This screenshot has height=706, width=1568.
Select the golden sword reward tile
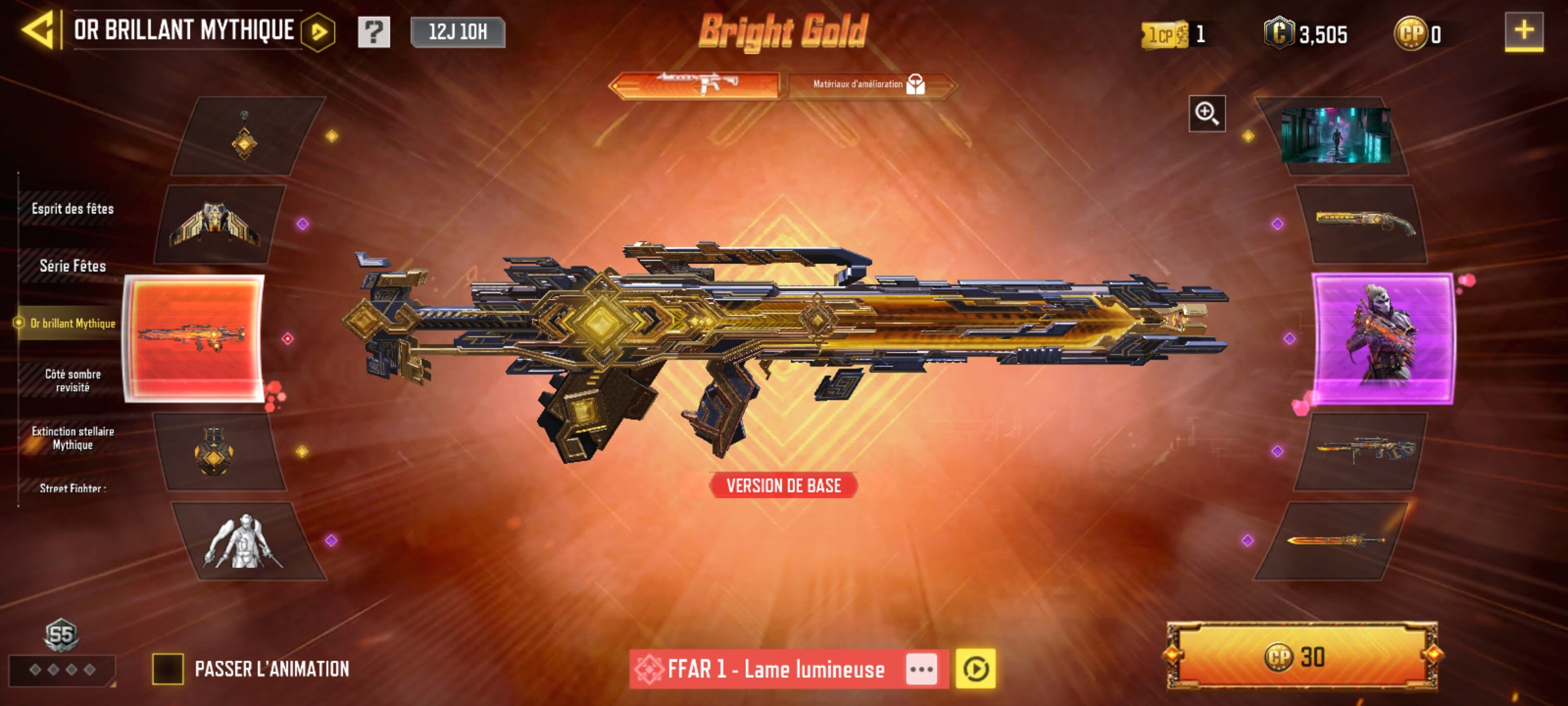click(x=1333, y=541)
